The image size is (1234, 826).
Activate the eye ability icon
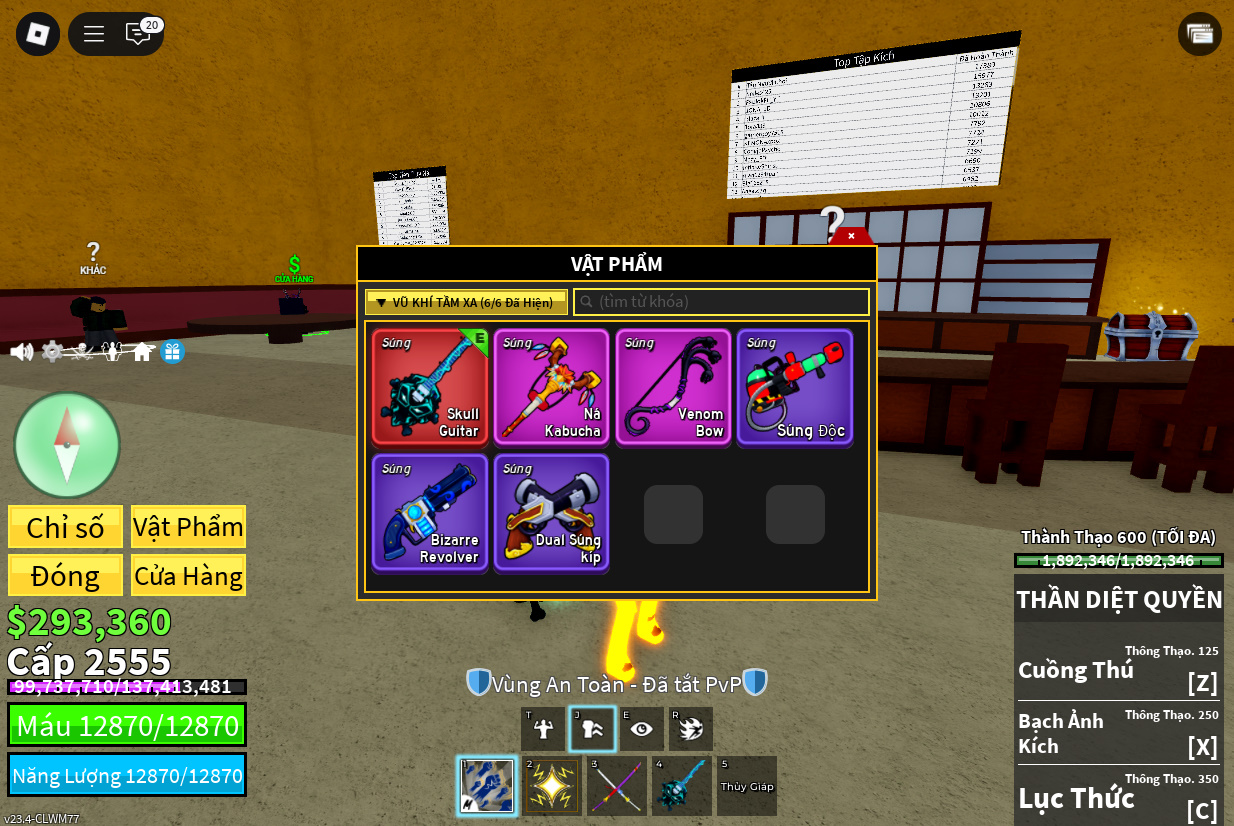click(641, 729)
